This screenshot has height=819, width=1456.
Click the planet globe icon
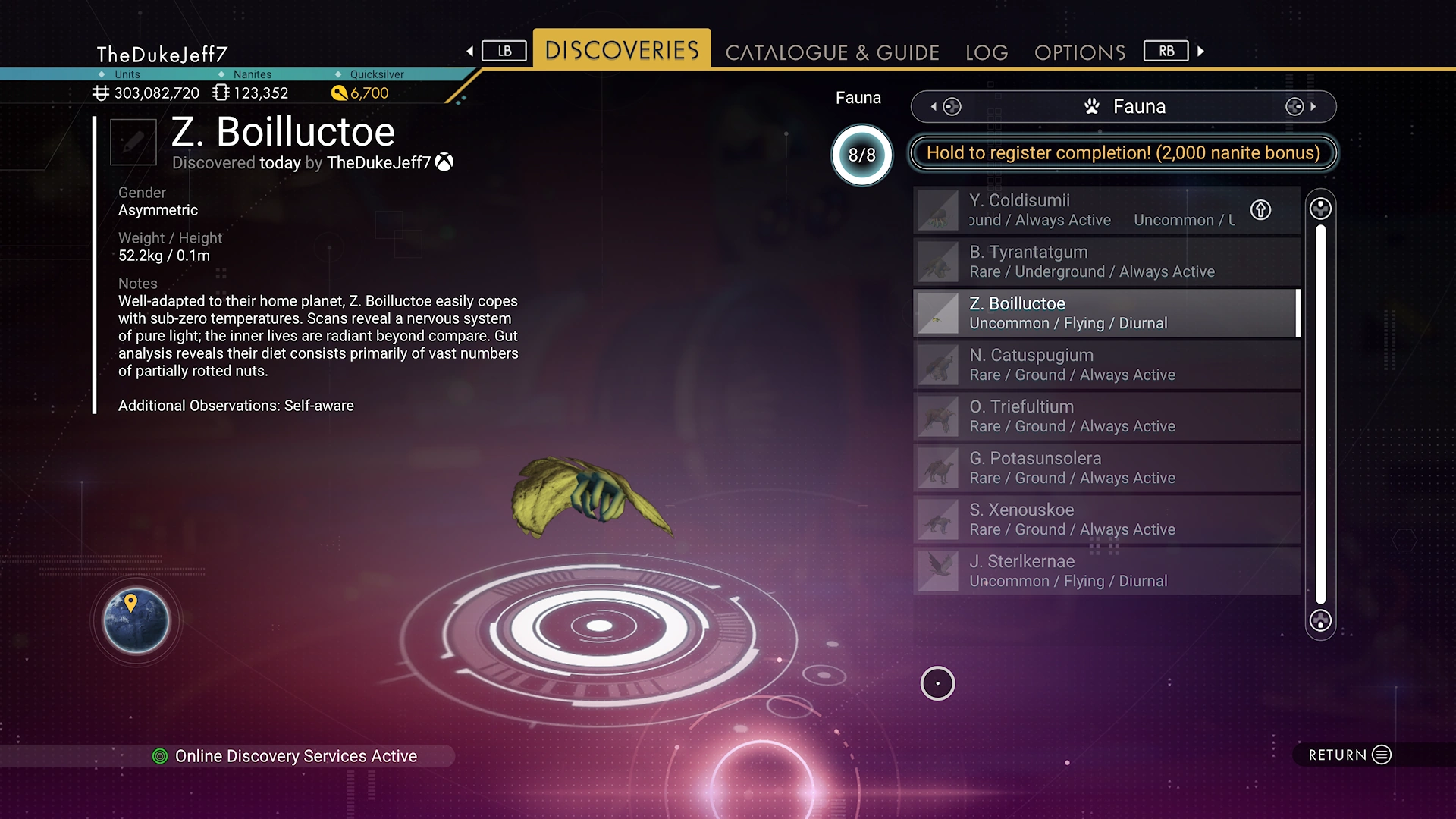[136, 620]
